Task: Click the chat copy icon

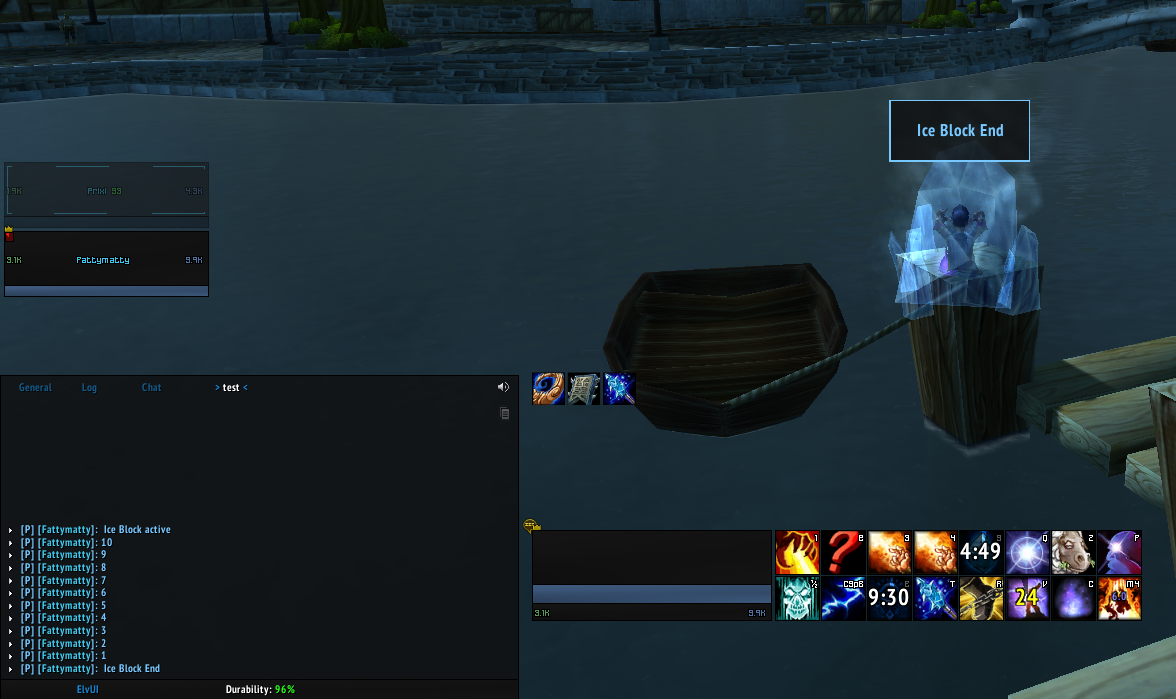Action: 505,413
